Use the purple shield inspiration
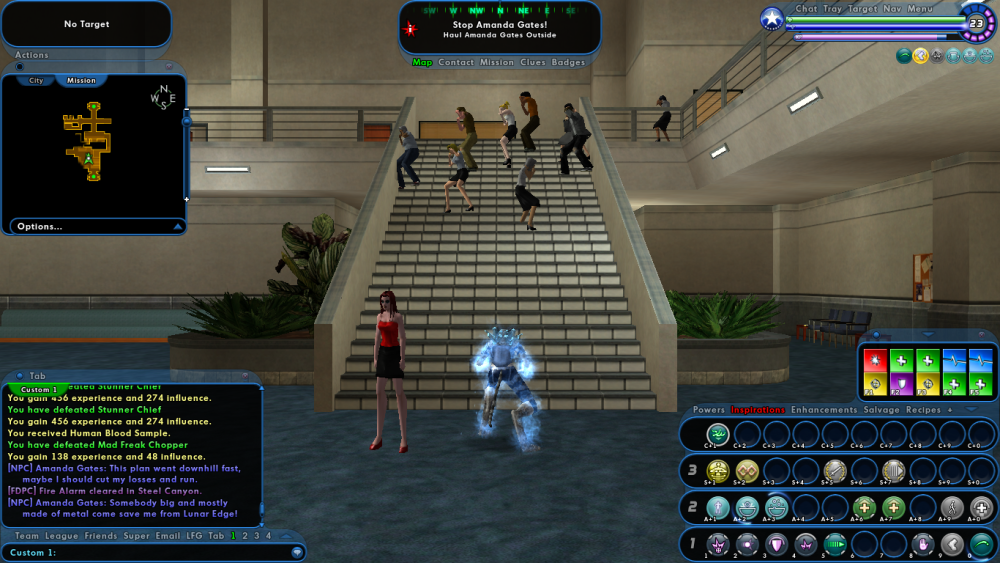The image size is (1000, 563). (901, 384)
